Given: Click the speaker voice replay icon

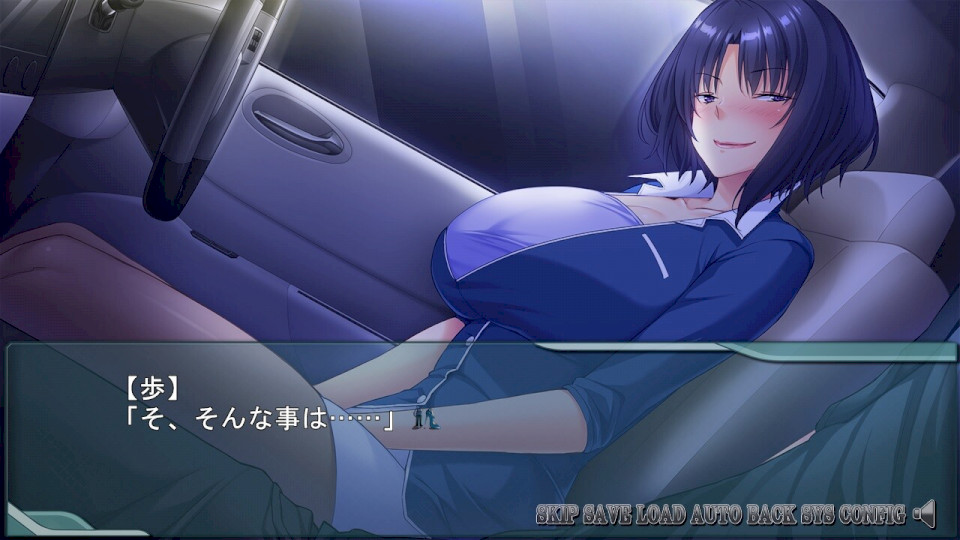Looking at the screenshot, I should 924,514.
